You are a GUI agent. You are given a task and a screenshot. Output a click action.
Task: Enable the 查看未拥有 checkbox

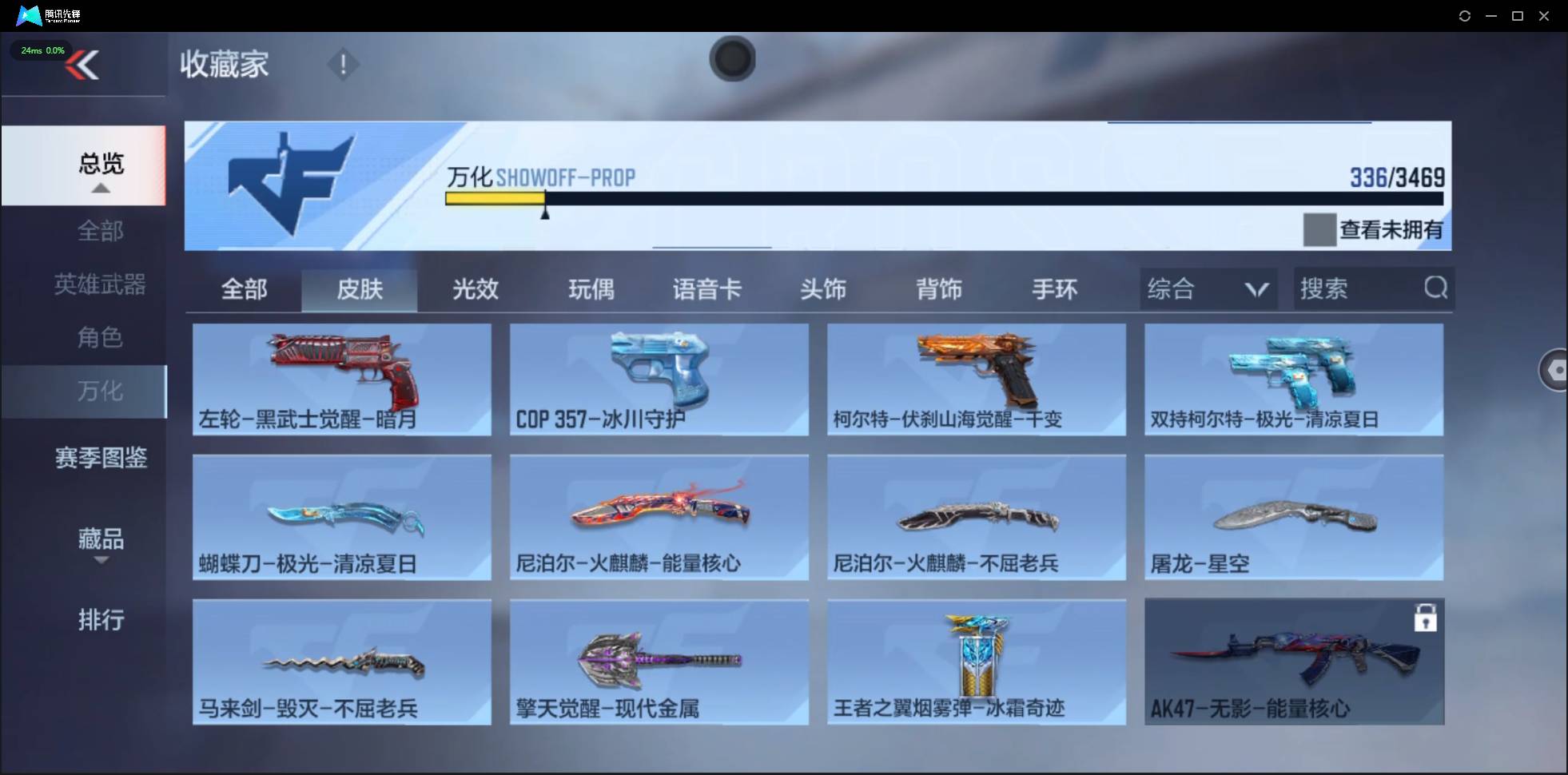point(1319,229)
